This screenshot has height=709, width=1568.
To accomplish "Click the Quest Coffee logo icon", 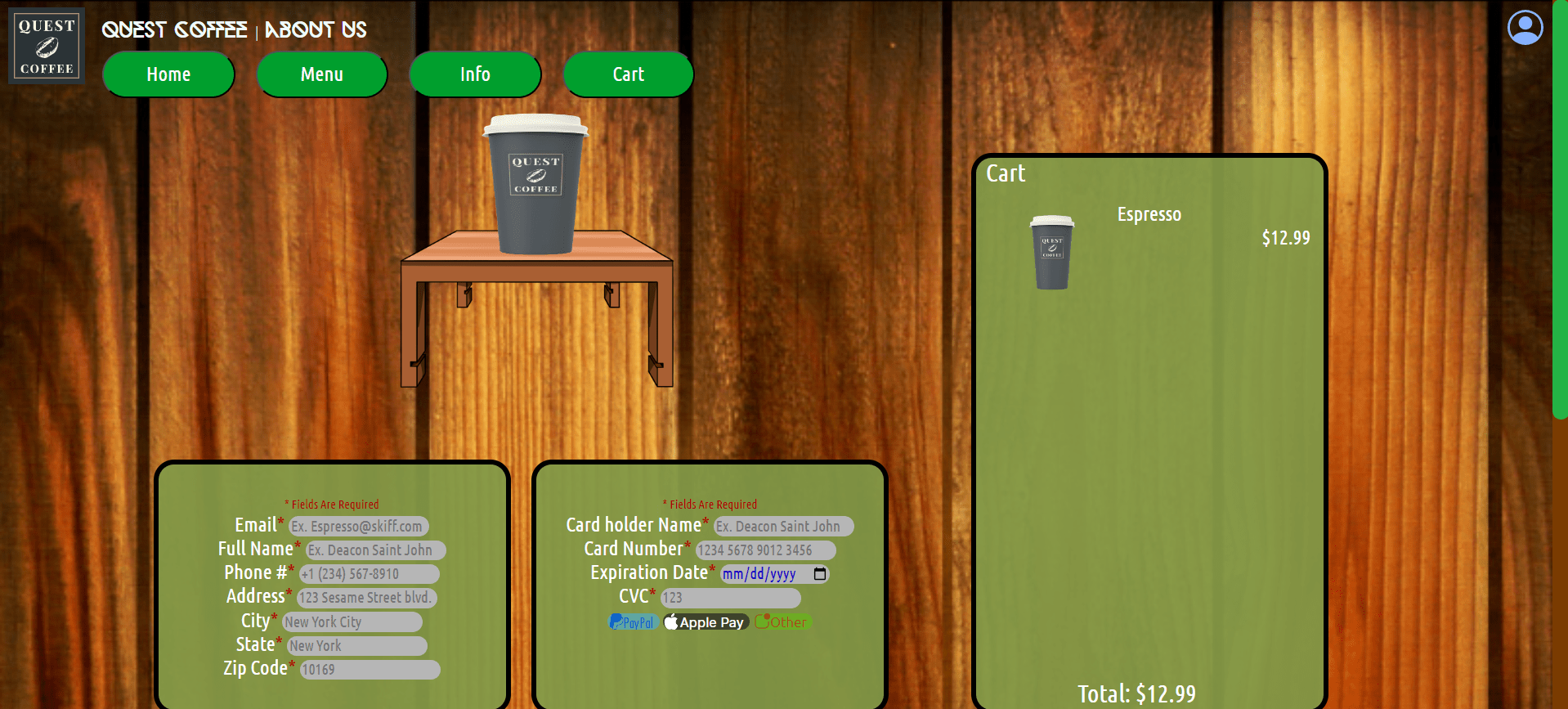I will coord(46,45).
